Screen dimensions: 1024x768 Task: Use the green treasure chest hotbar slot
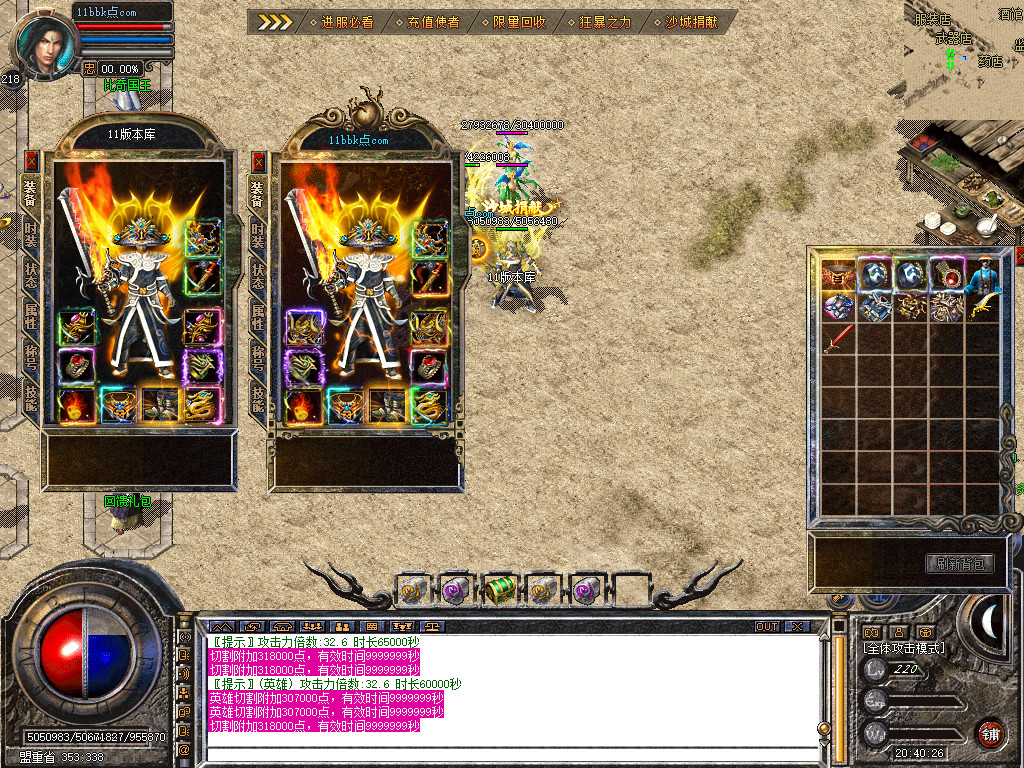(x=499, y=591)
